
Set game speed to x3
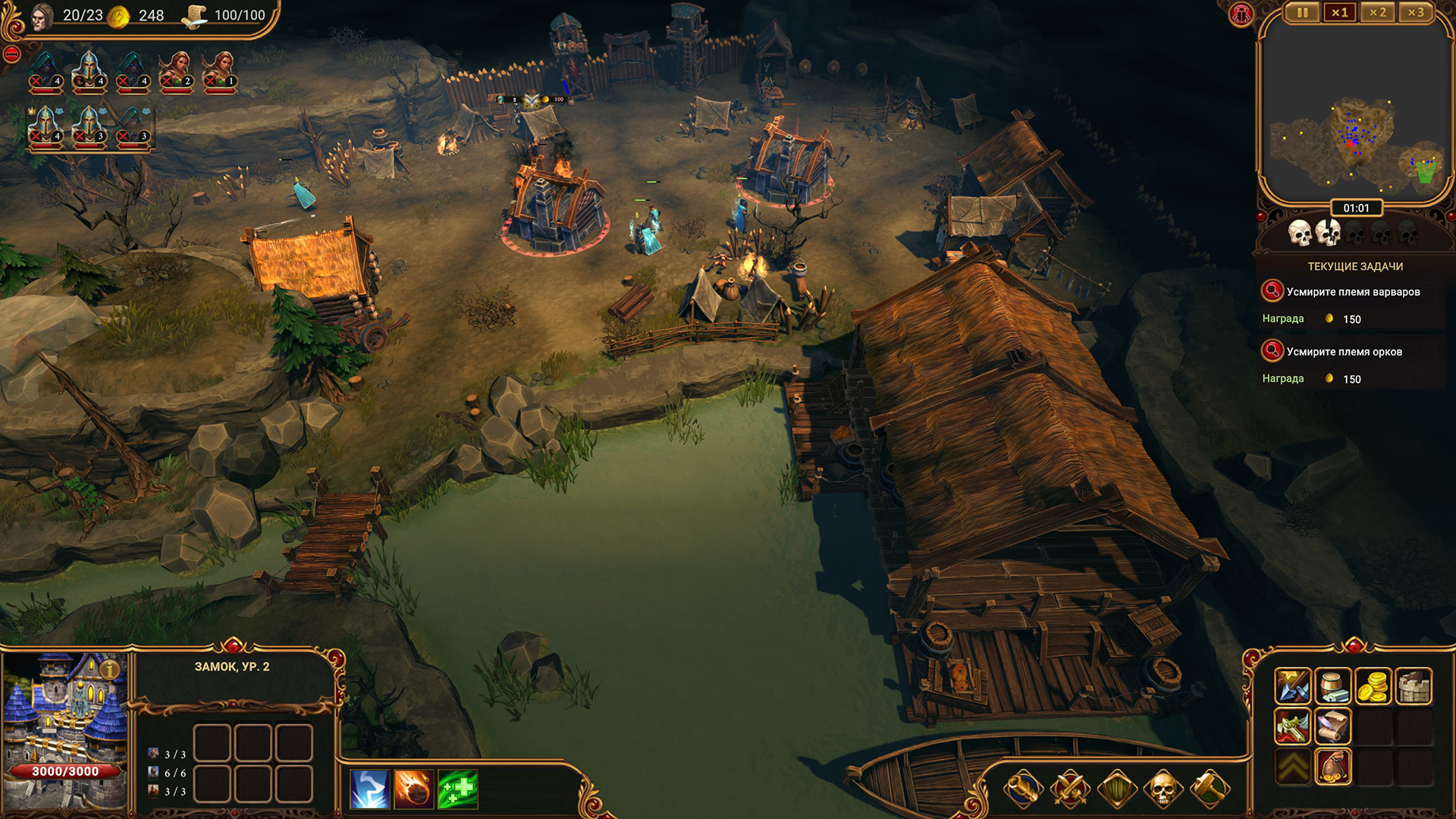click(x=1415, y=13)
